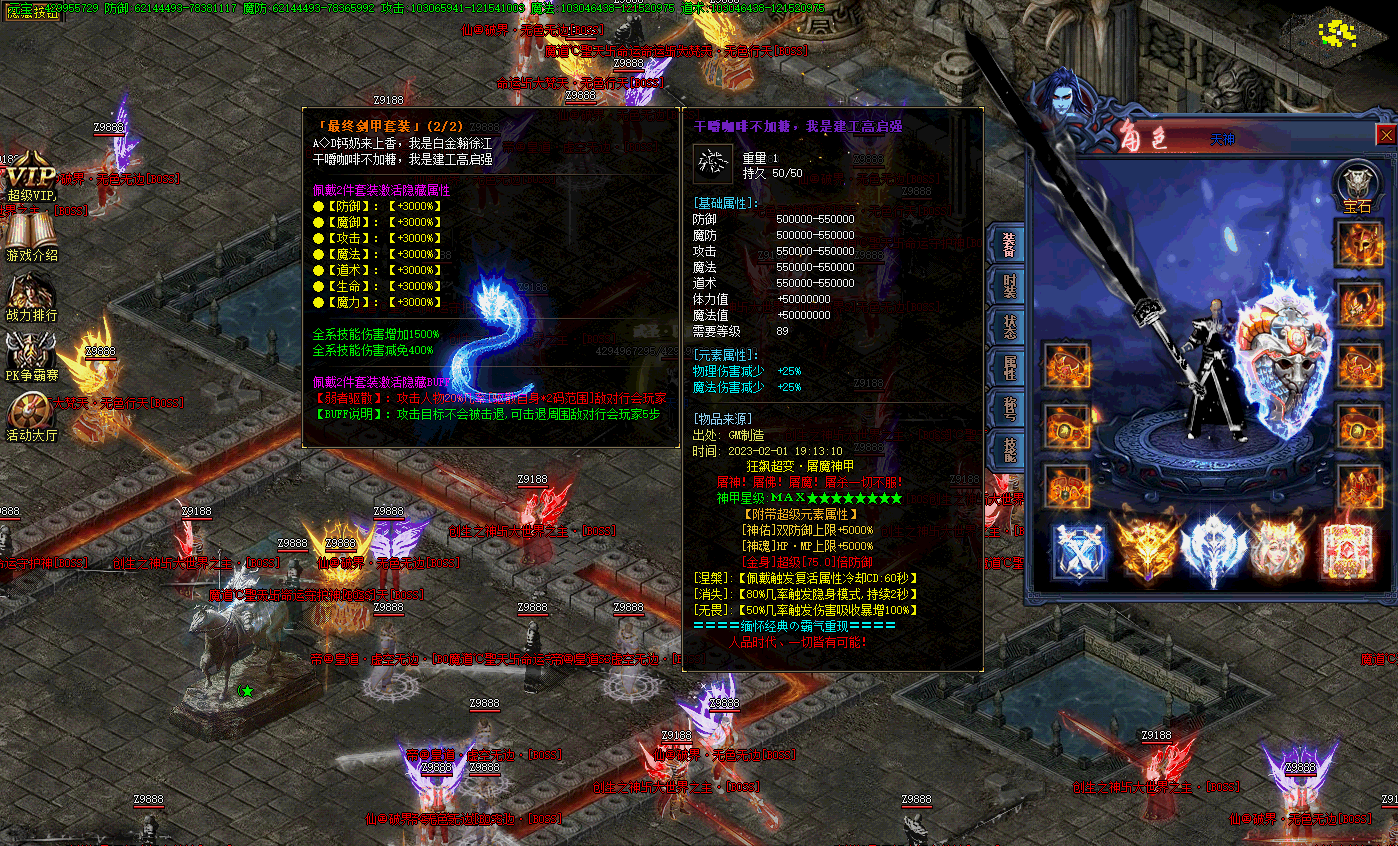The image size is (1398, 846).
Task: Close the character panel with the red X
Action: (x=1386, y=135)
